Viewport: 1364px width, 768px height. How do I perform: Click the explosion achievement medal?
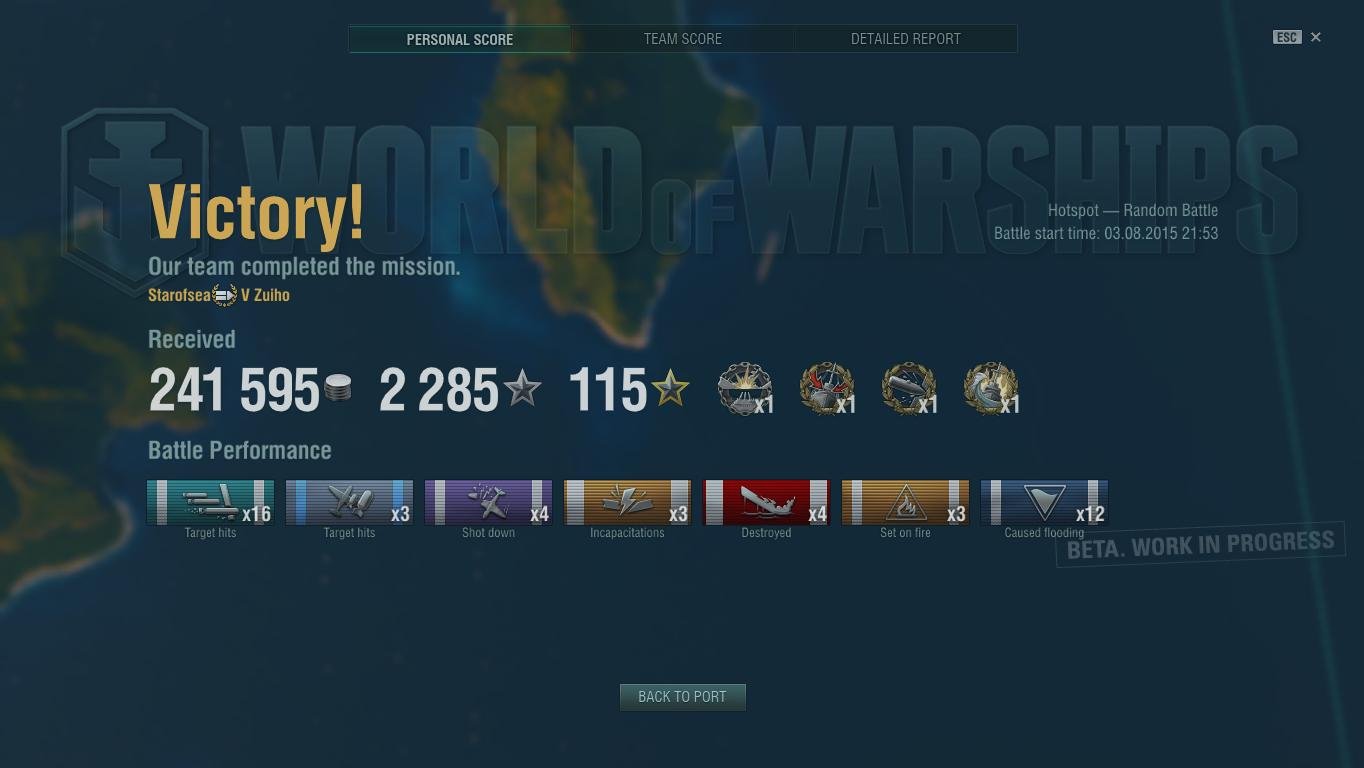coord(745,388)
